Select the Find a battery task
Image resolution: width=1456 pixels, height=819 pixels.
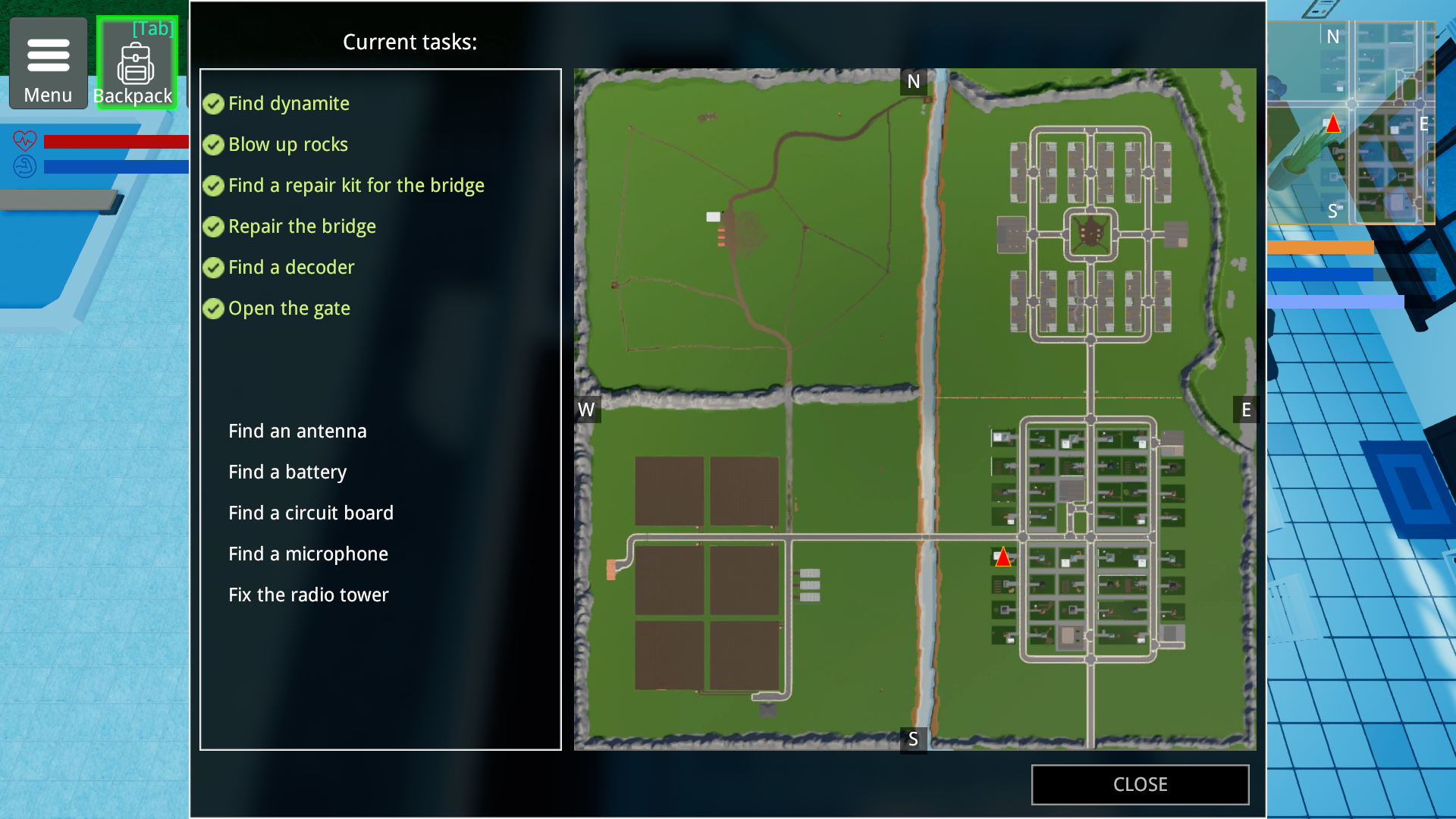click(287, 472)
